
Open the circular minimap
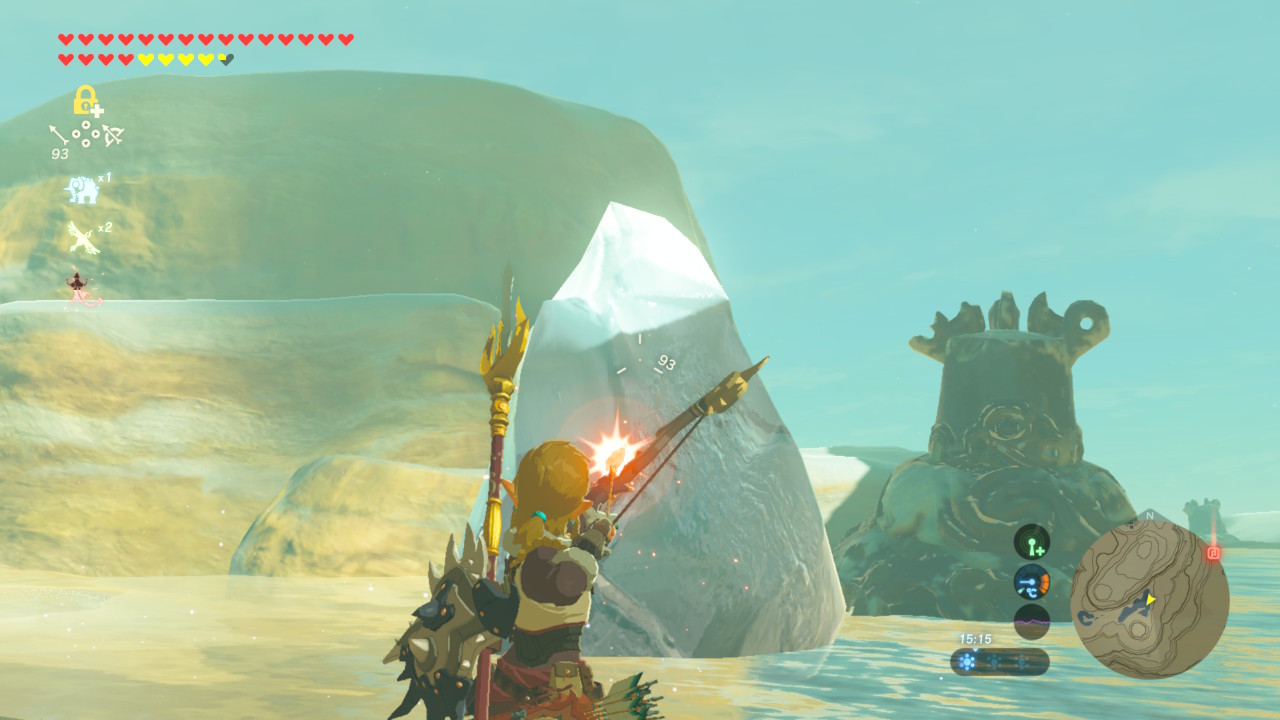(x=1149, y=599)
